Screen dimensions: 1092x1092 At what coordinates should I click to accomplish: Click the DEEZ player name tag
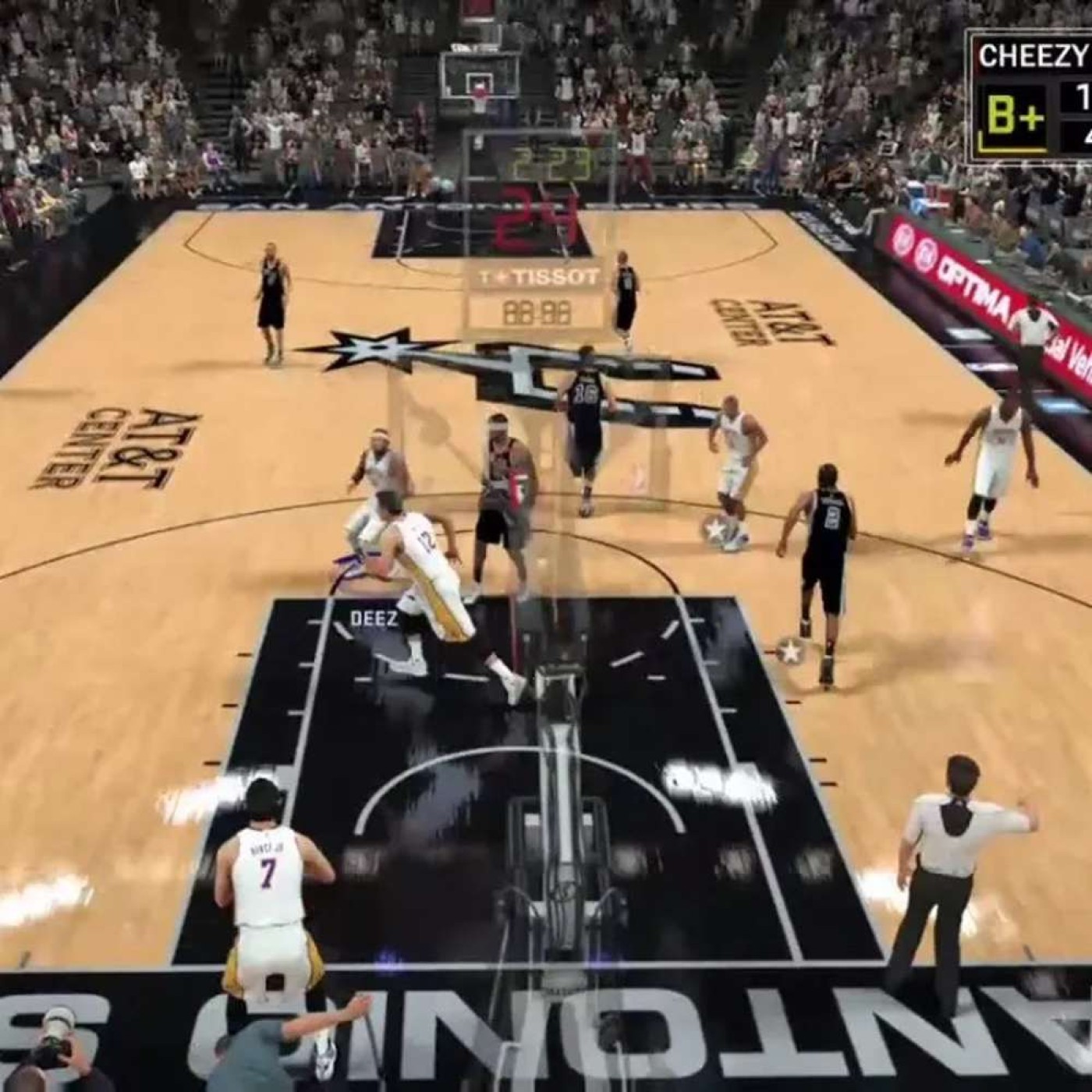[x=374, y=619]
